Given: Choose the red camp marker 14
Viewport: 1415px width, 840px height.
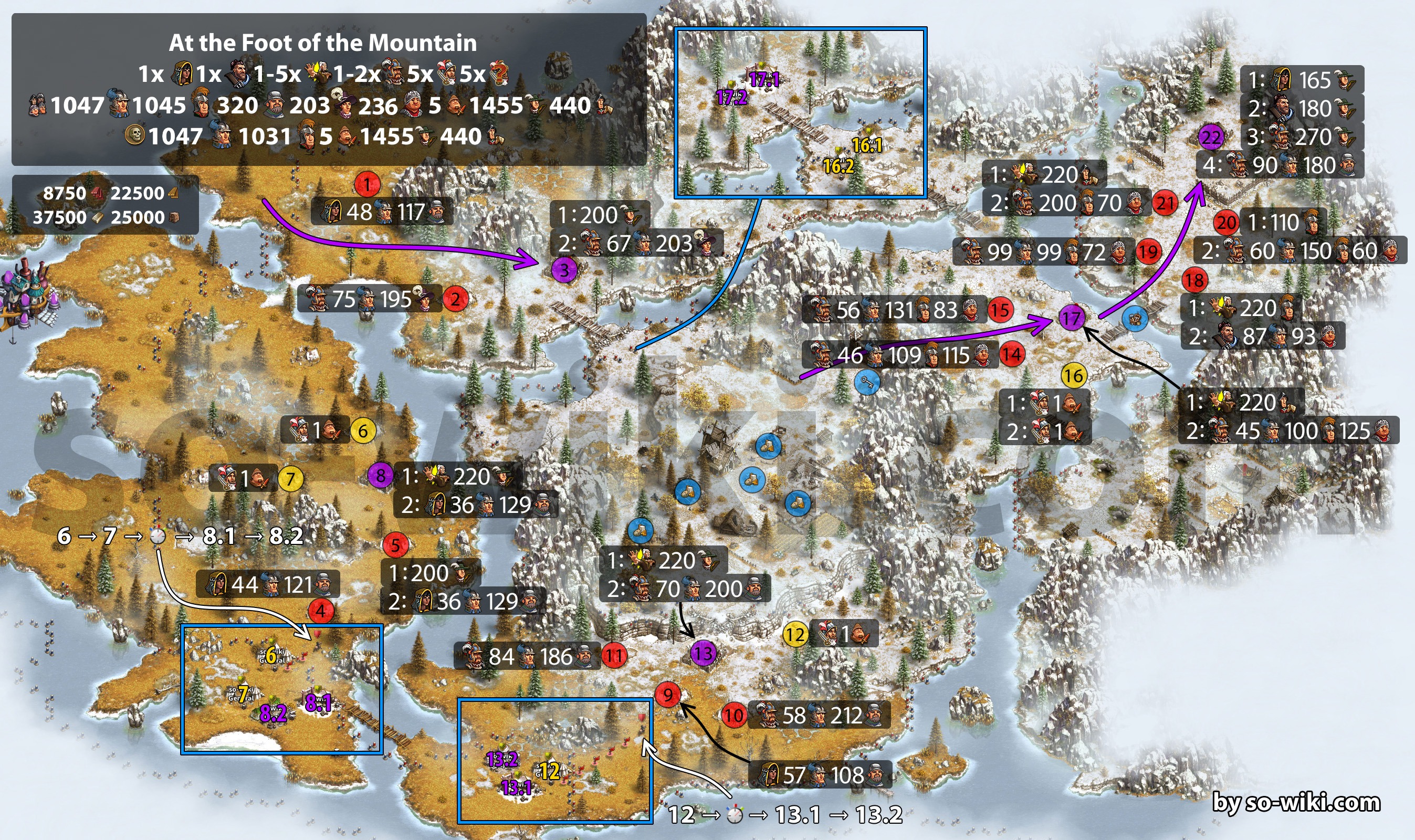Looking at the screenshot, I should (x=1011, y=355).
